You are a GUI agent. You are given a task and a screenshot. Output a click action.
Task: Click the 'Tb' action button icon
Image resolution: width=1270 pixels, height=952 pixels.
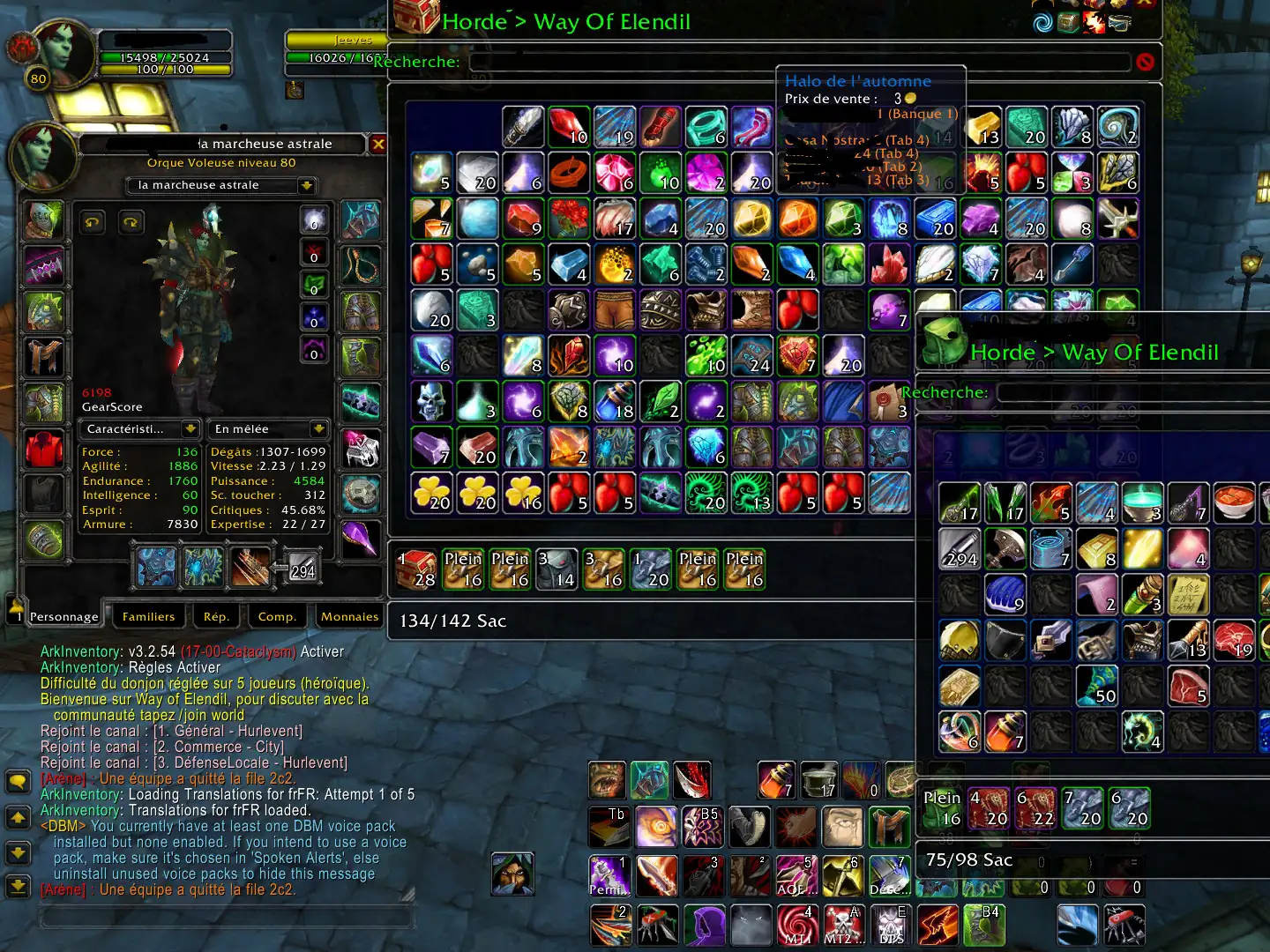pos(609,827)
